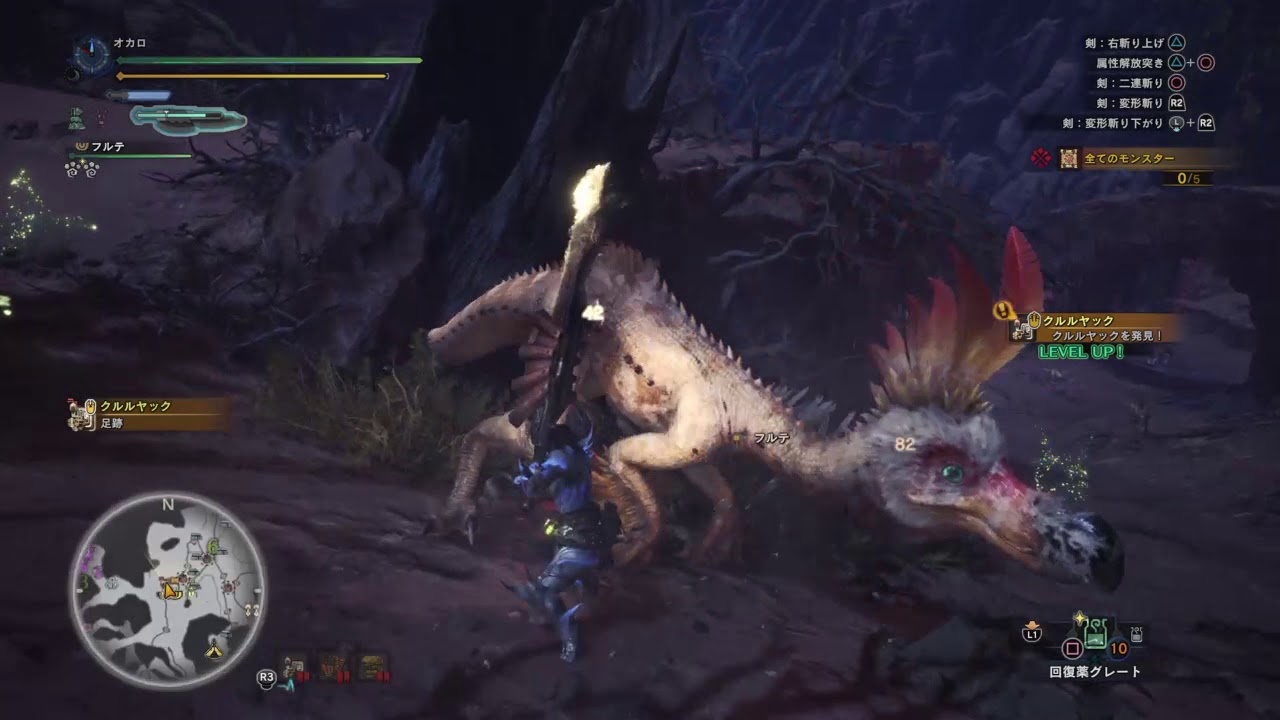Click the scoutfly paw print icons under フルテ
1280x720 pixels.
pos(82,169)
